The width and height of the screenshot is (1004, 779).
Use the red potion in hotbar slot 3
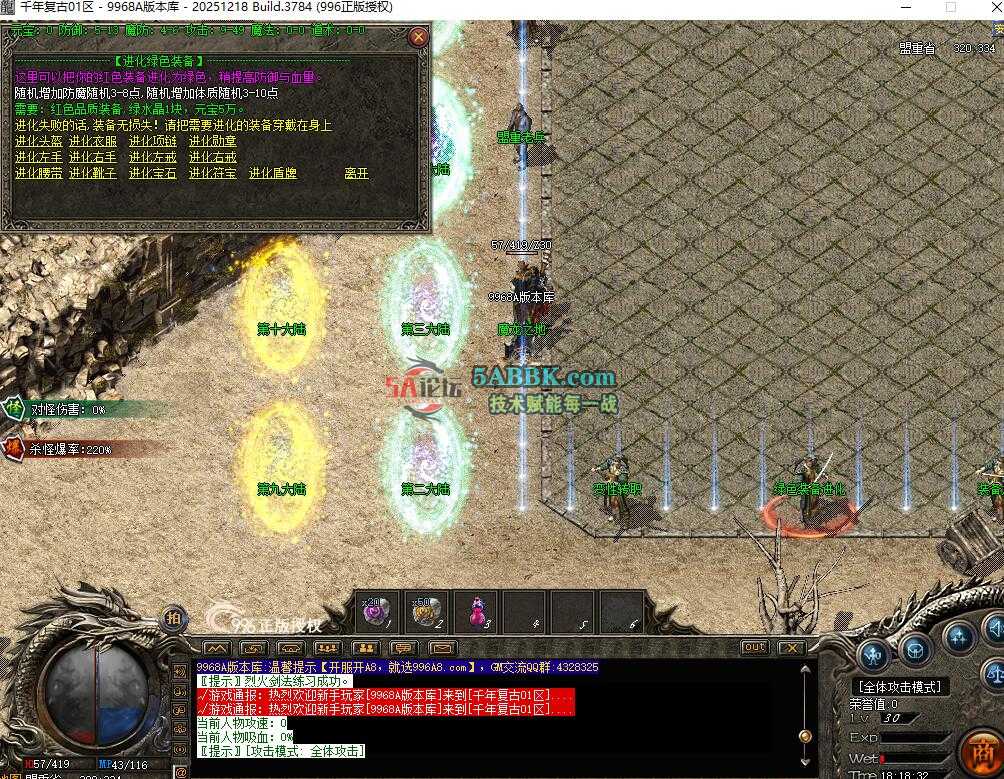476,612
